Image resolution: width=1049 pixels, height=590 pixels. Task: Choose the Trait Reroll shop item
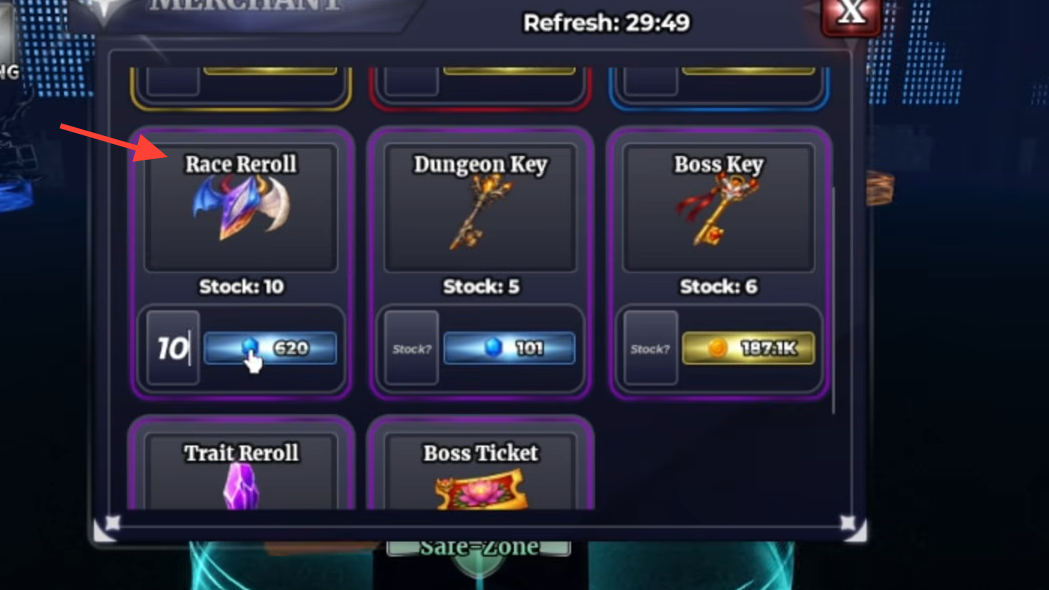(241, 475)
